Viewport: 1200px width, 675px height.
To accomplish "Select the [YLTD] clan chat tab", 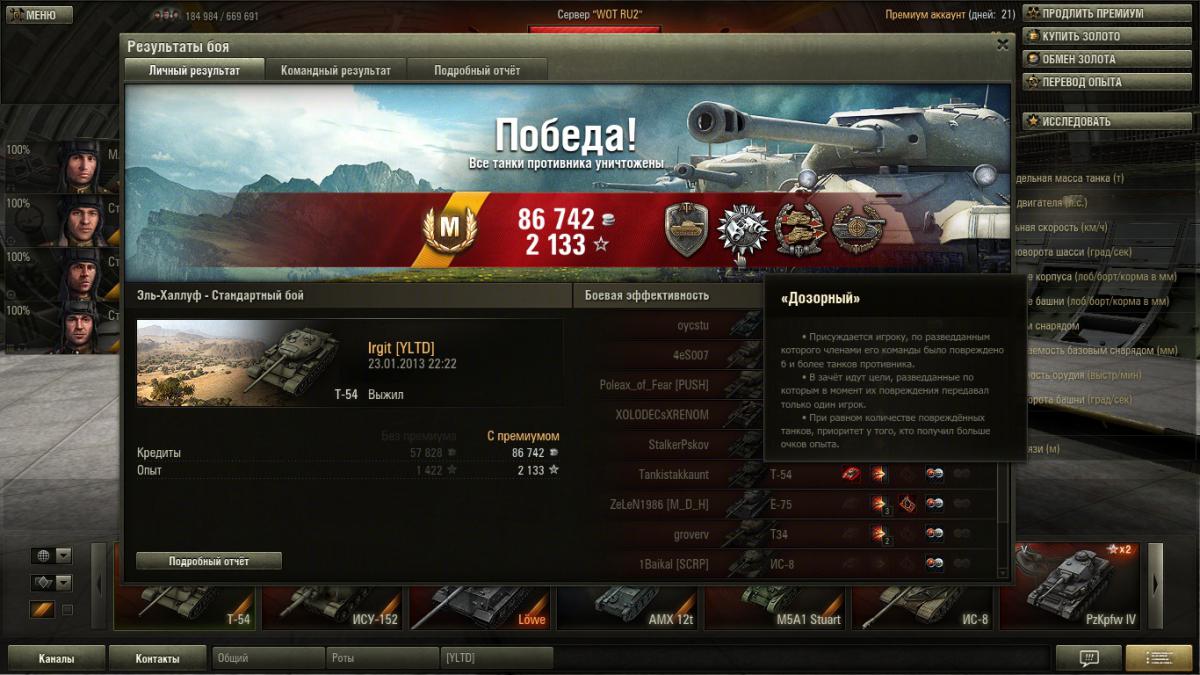I will coord(497,658).
